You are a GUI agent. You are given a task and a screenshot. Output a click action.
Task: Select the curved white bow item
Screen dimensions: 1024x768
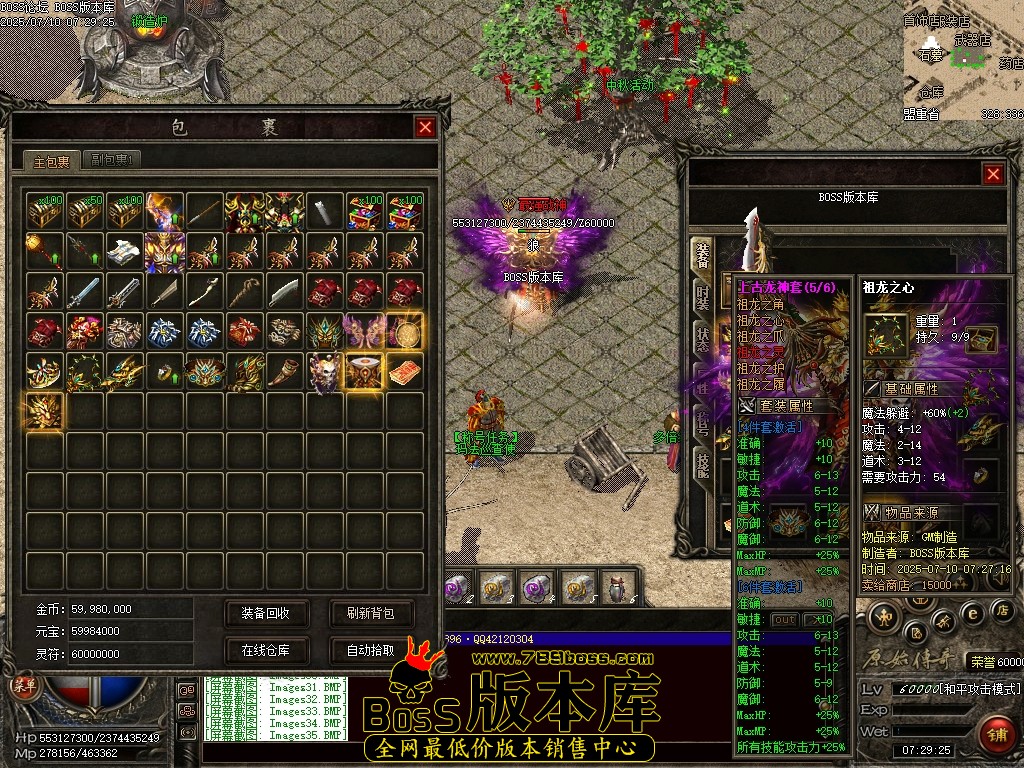click(204, 291)
